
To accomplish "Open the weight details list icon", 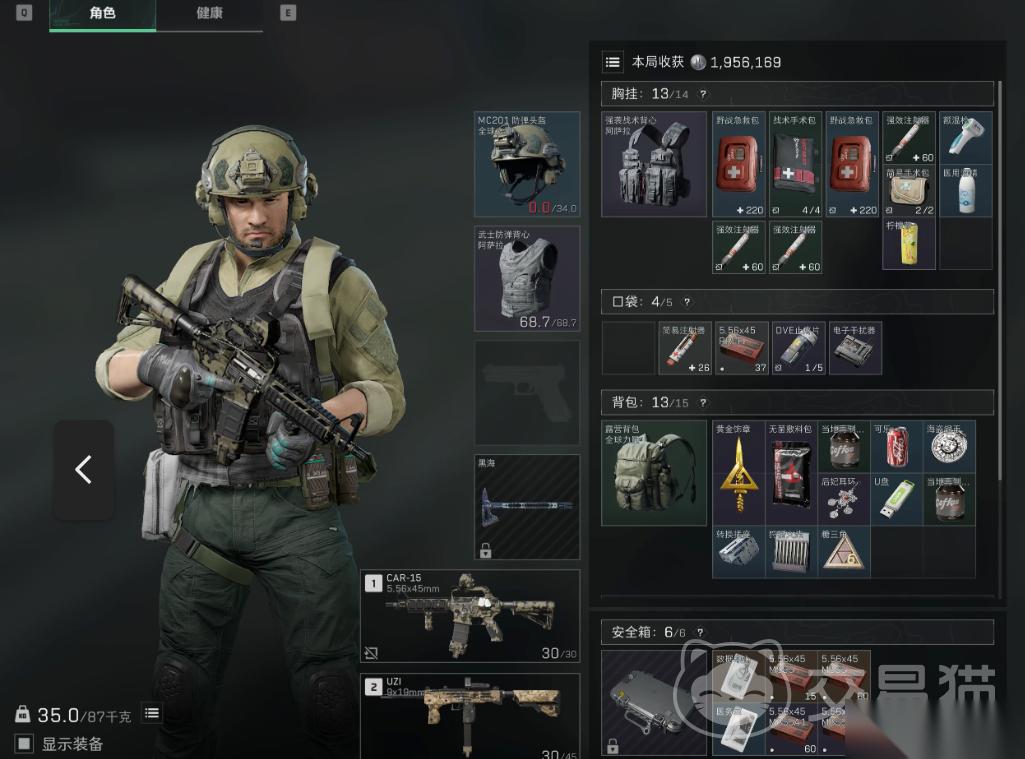I will click(152, 713).
